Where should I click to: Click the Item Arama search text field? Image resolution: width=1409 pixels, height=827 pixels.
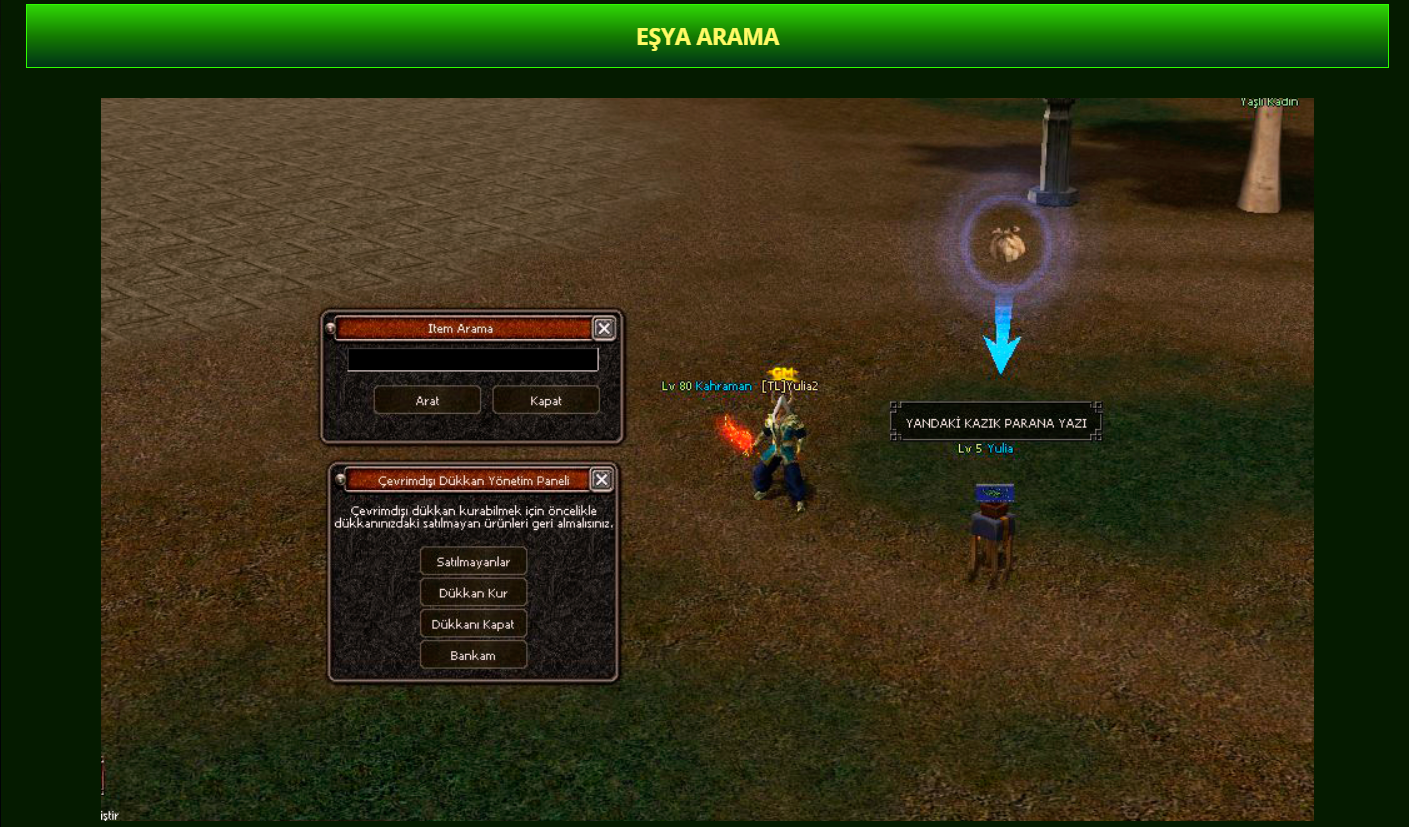pos(472,360)
